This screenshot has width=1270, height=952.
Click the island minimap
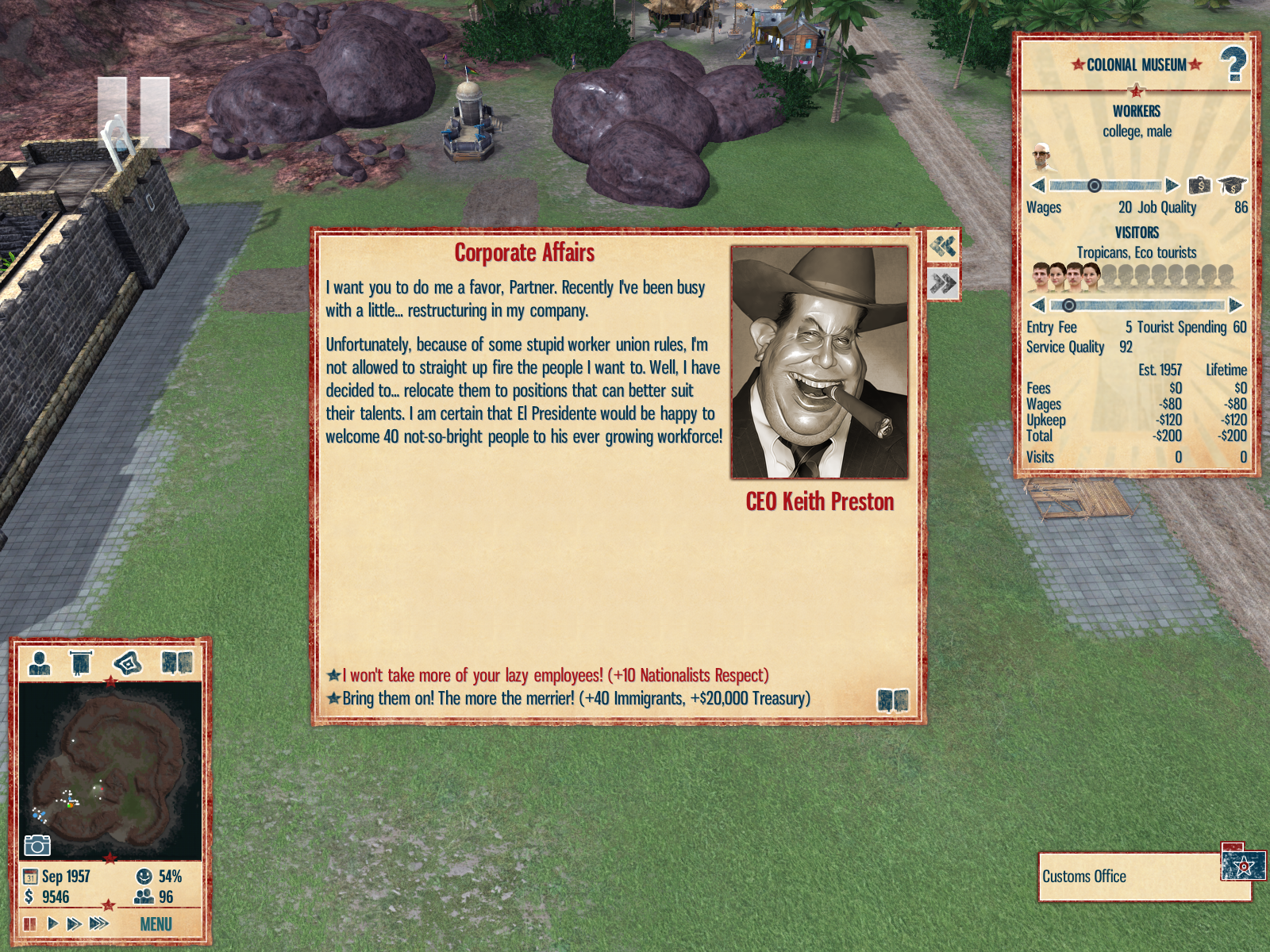point(110,770)
